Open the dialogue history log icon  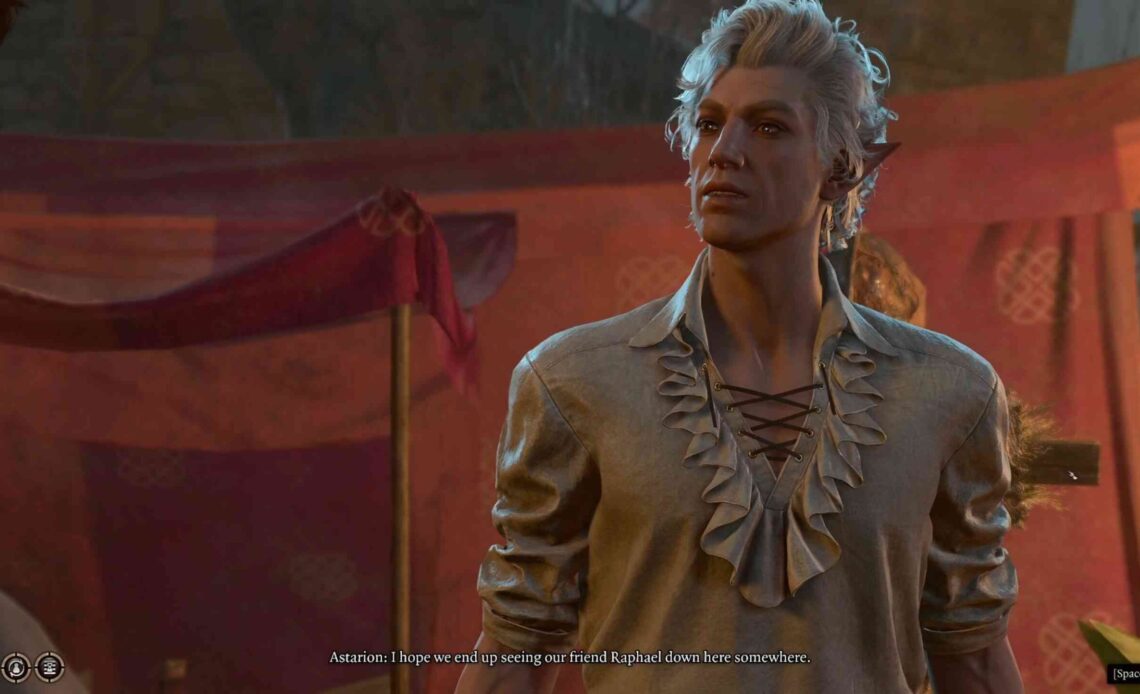49,667
